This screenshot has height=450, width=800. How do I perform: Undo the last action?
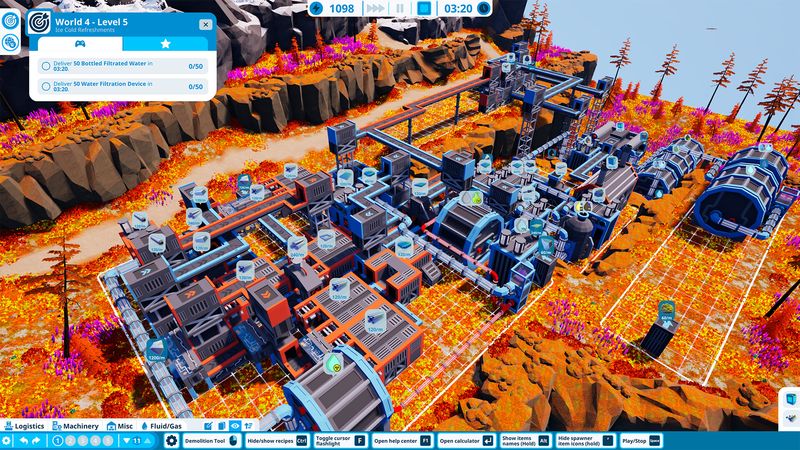pos(22,441)
